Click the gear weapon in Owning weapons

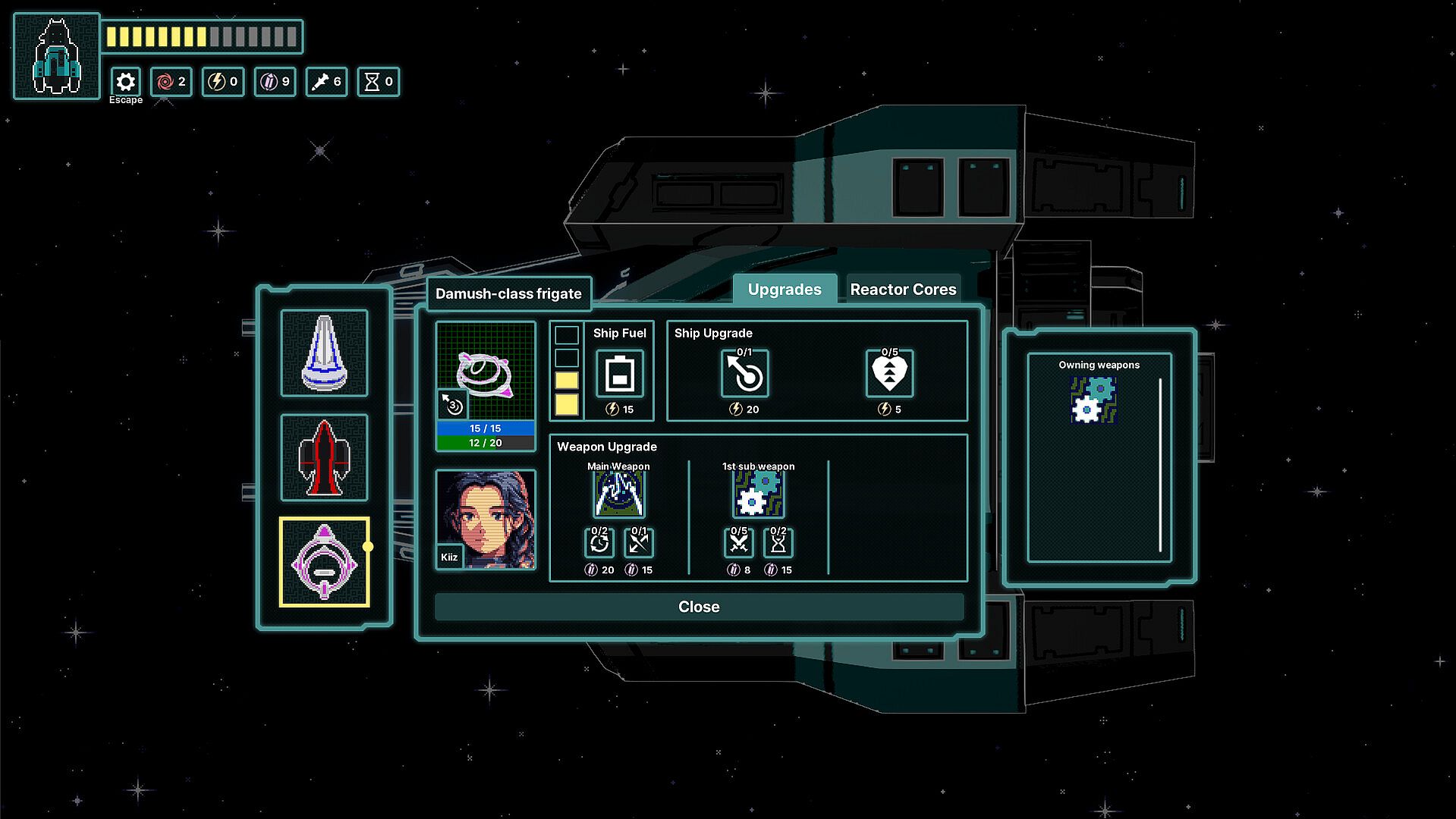click(1093, 400)
